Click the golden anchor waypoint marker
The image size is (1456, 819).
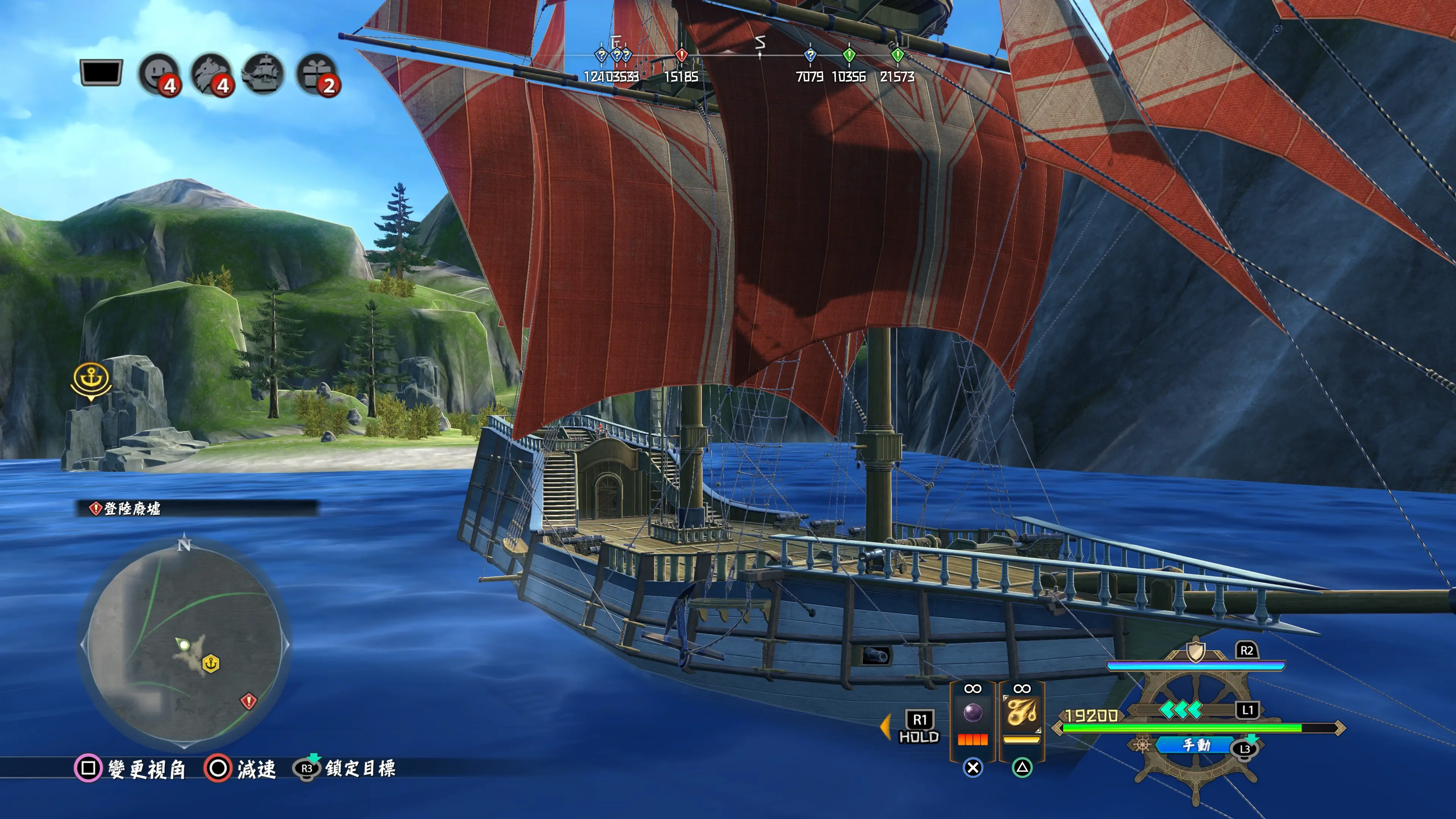(91, 380)
